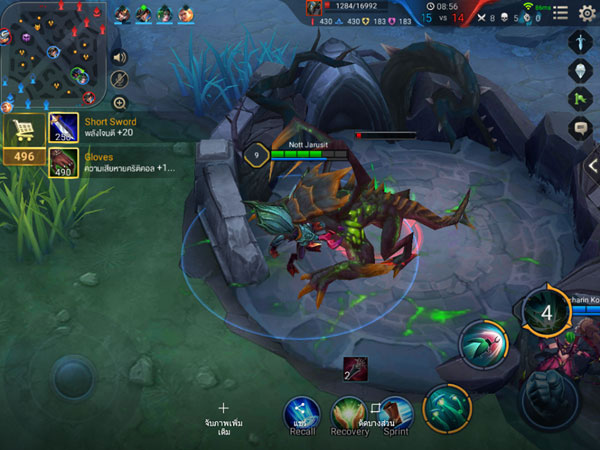Viewport: 600px width, 450px height.
Task: Open the quick chat speech bubble
Action: [581, 127]
